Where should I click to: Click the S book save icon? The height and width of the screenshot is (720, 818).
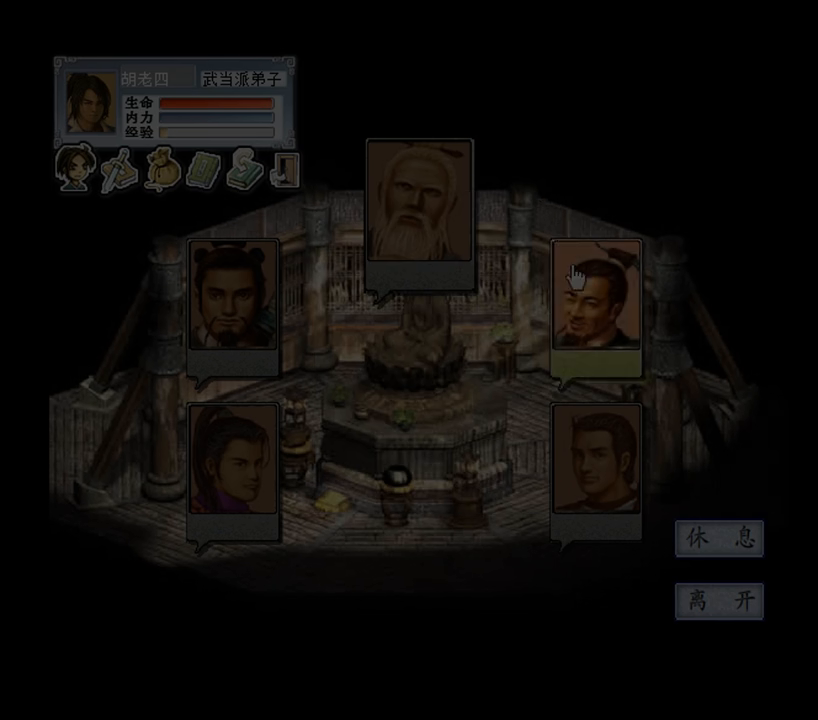click(x=243, y=170)
